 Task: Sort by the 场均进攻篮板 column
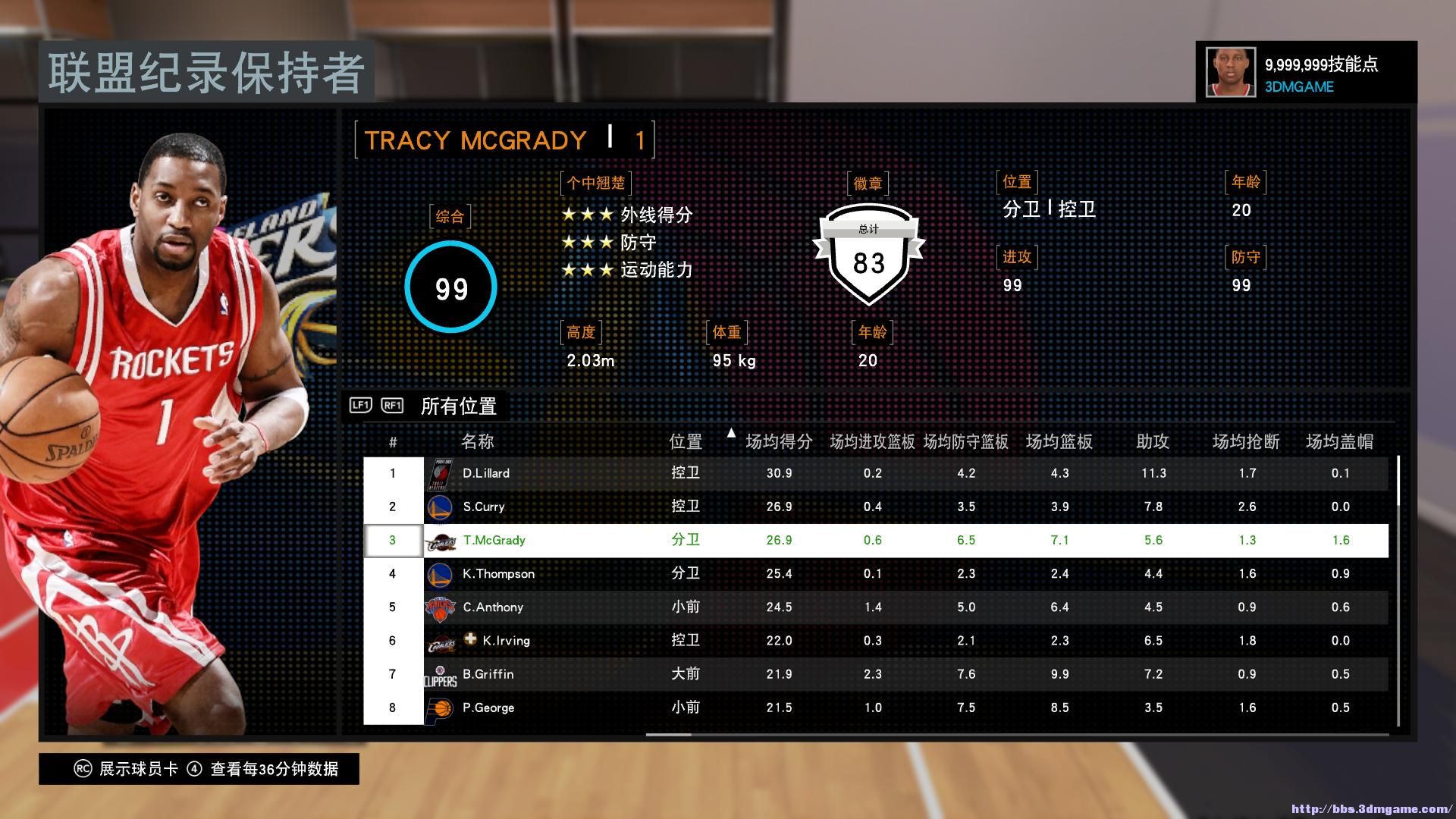(872, 441)
